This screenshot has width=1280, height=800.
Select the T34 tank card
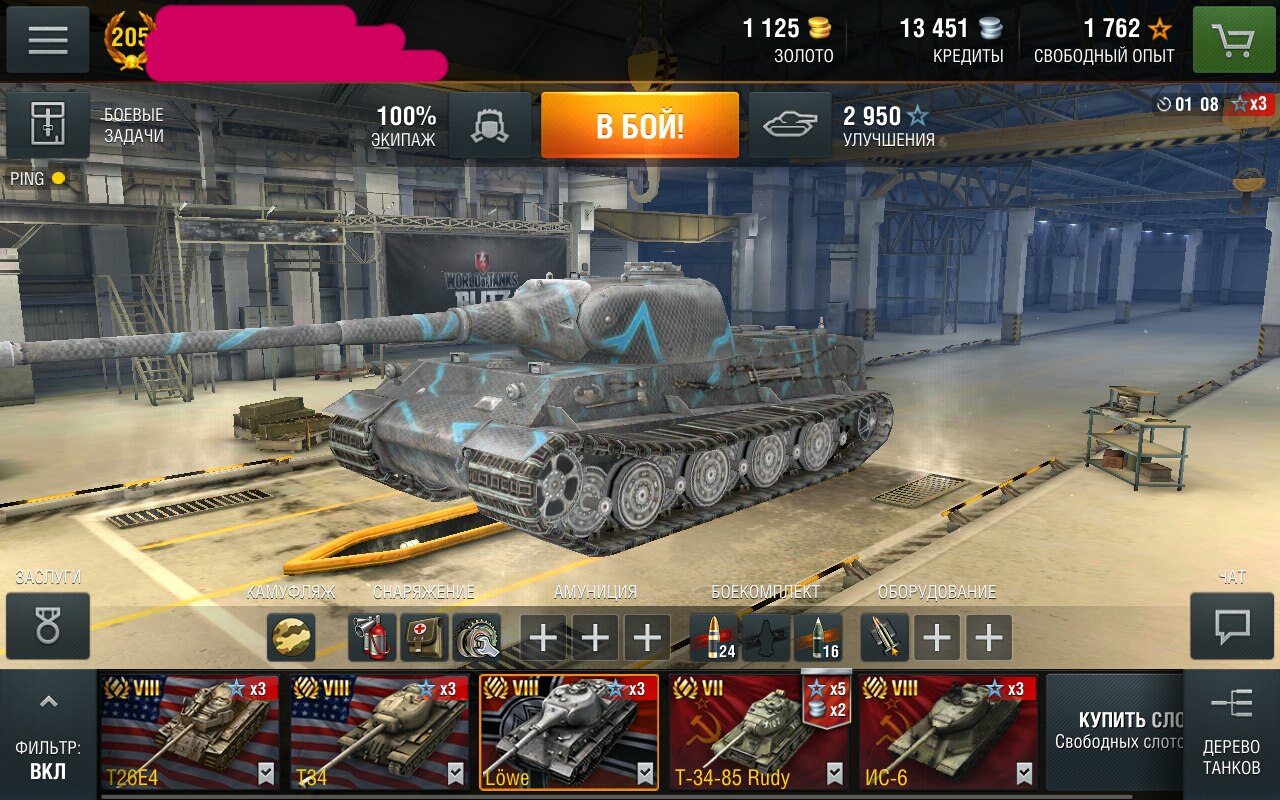click(379, 732)
